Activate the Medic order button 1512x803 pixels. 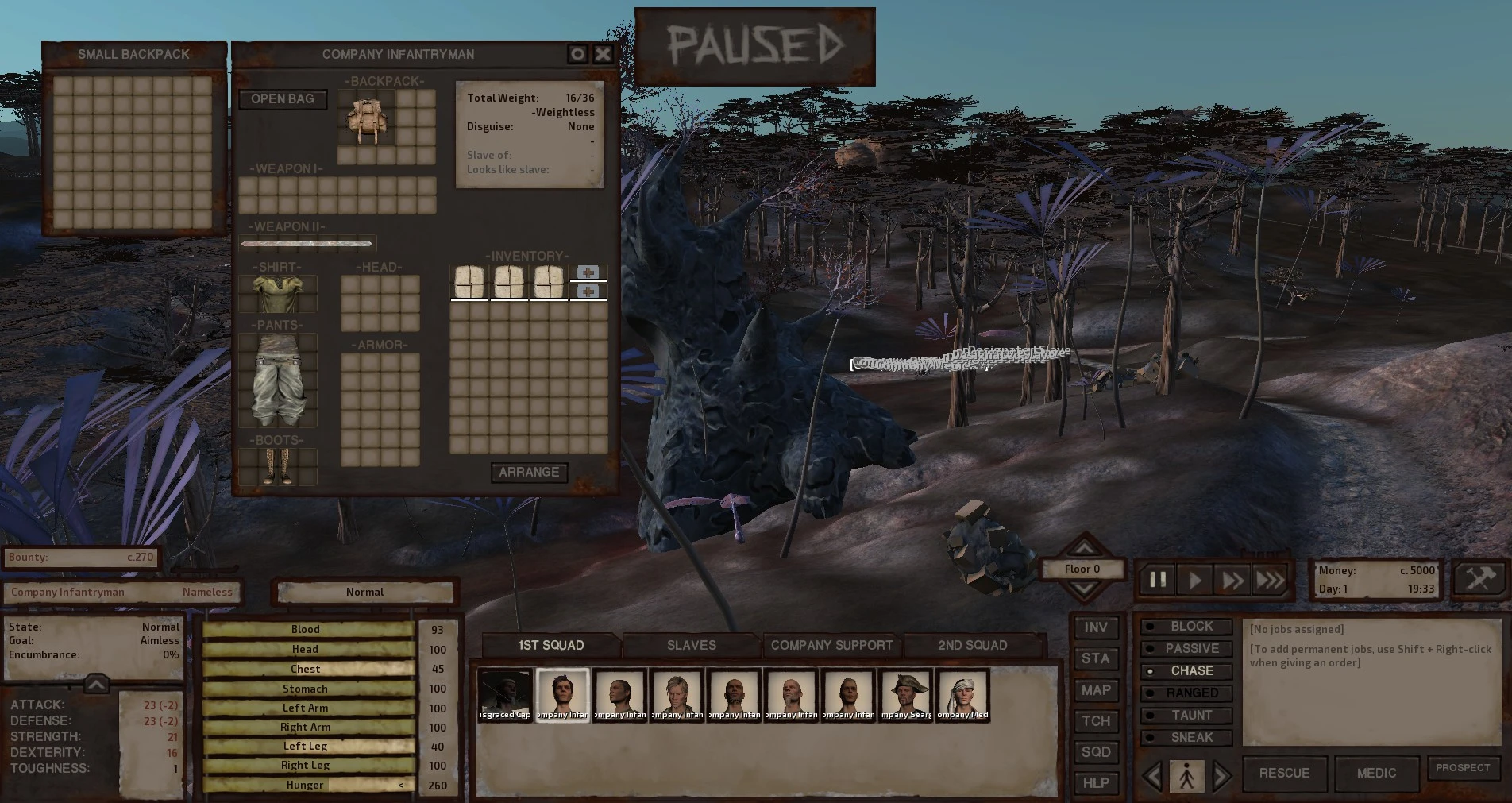(1376, 774)
